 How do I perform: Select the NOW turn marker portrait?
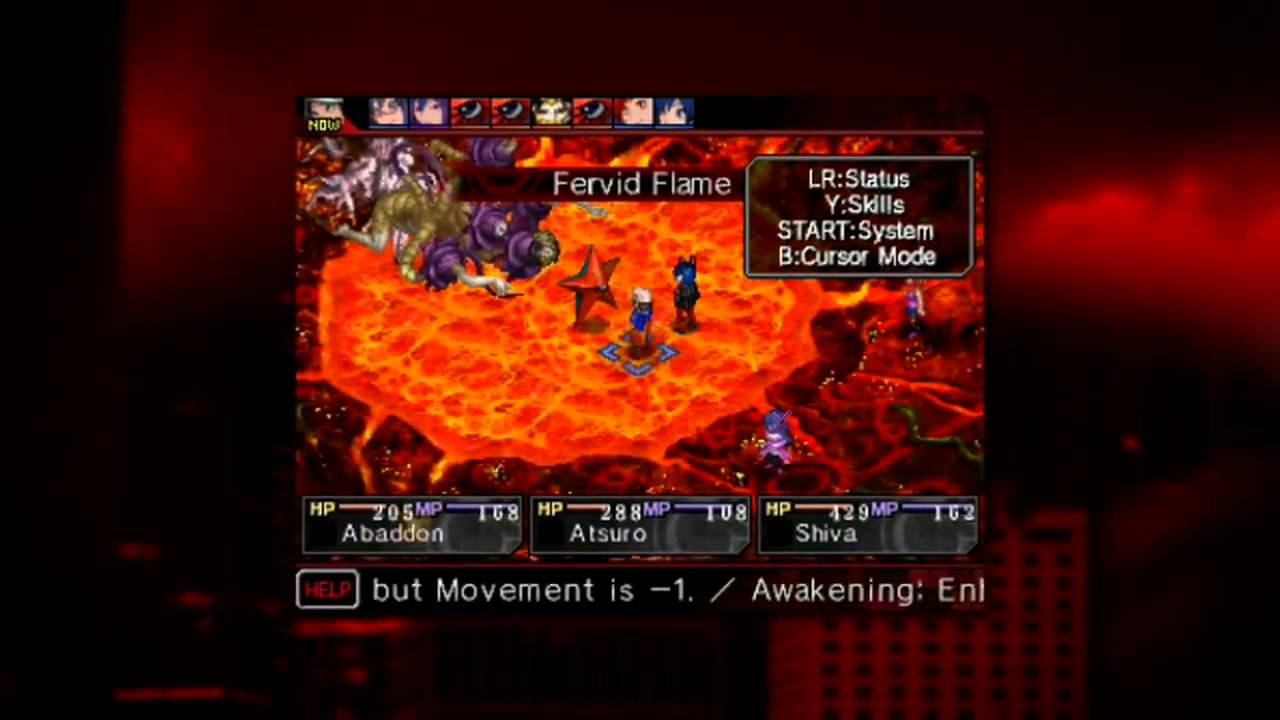[325, 112]
